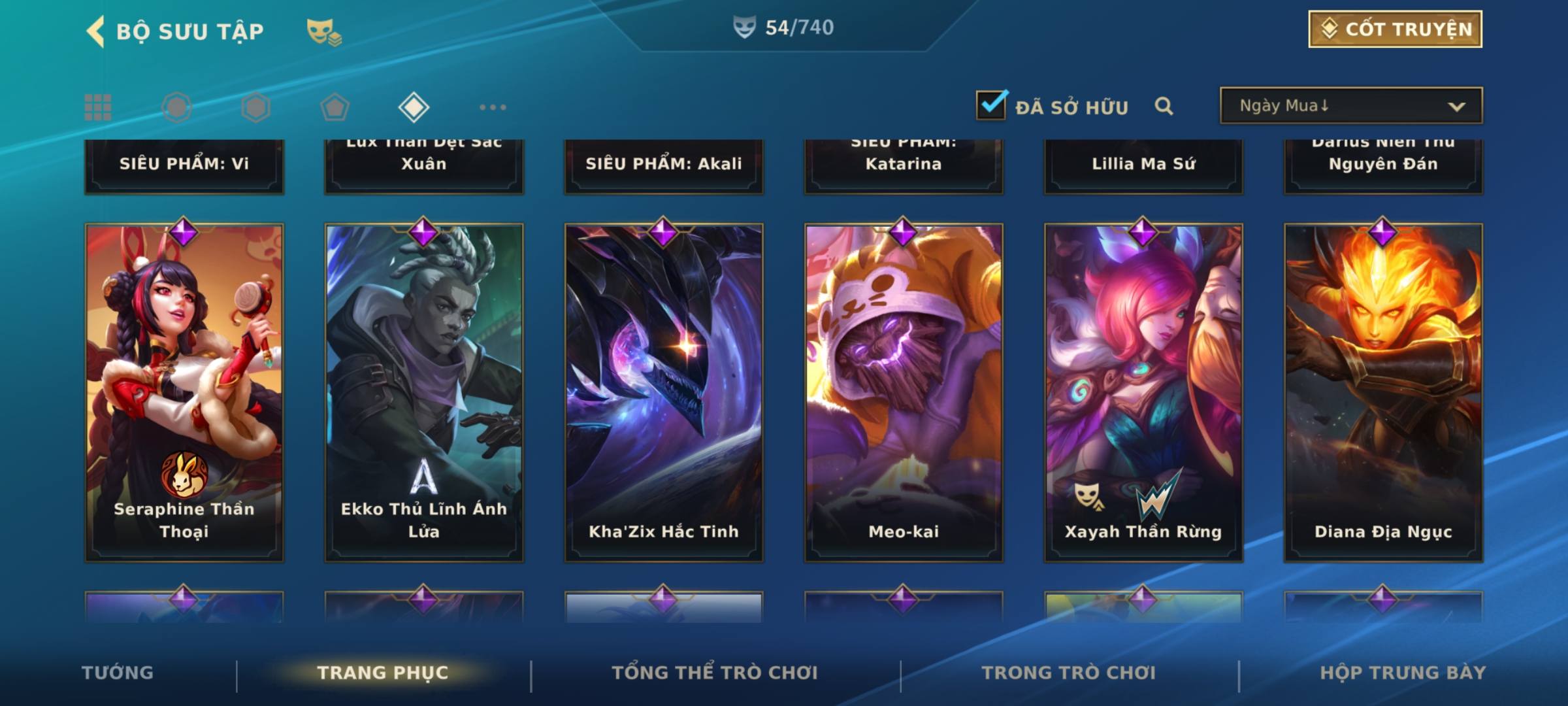Click the mask and coins icon
The height and width of the screenshot is (706, 1568).
[324, 31]
